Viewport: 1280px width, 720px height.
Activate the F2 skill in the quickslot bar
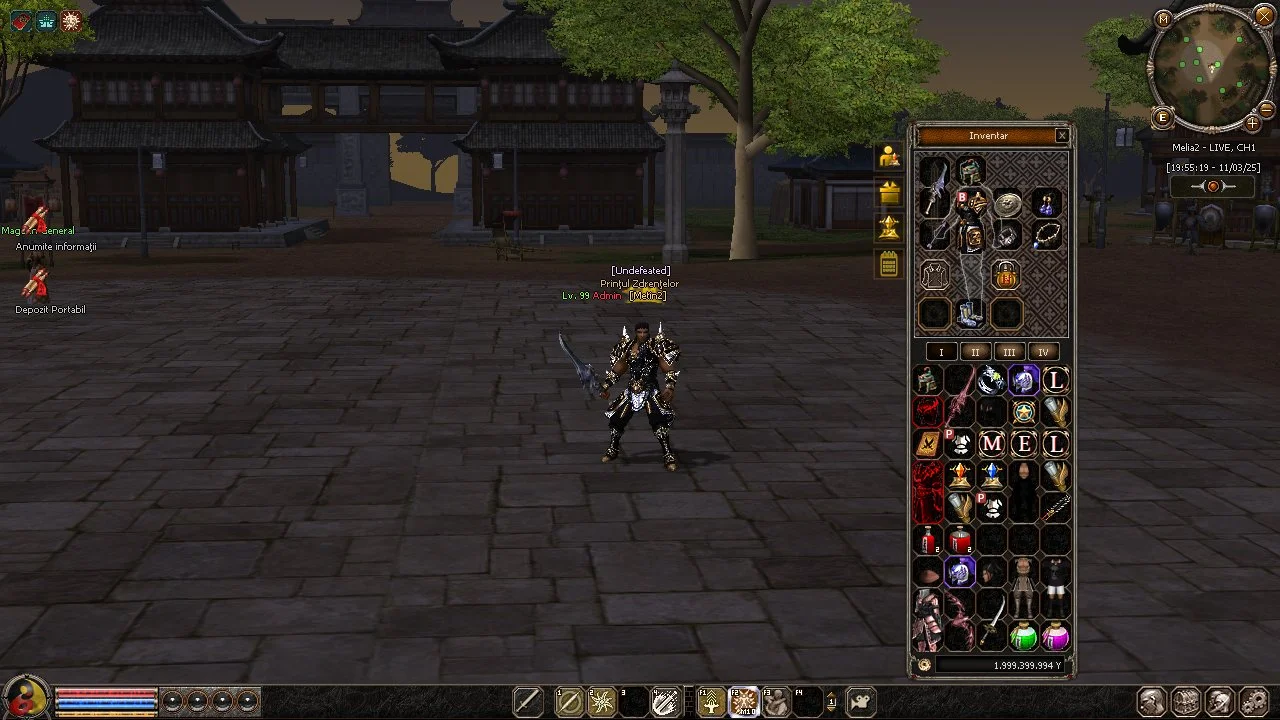[x=743, y=702]
